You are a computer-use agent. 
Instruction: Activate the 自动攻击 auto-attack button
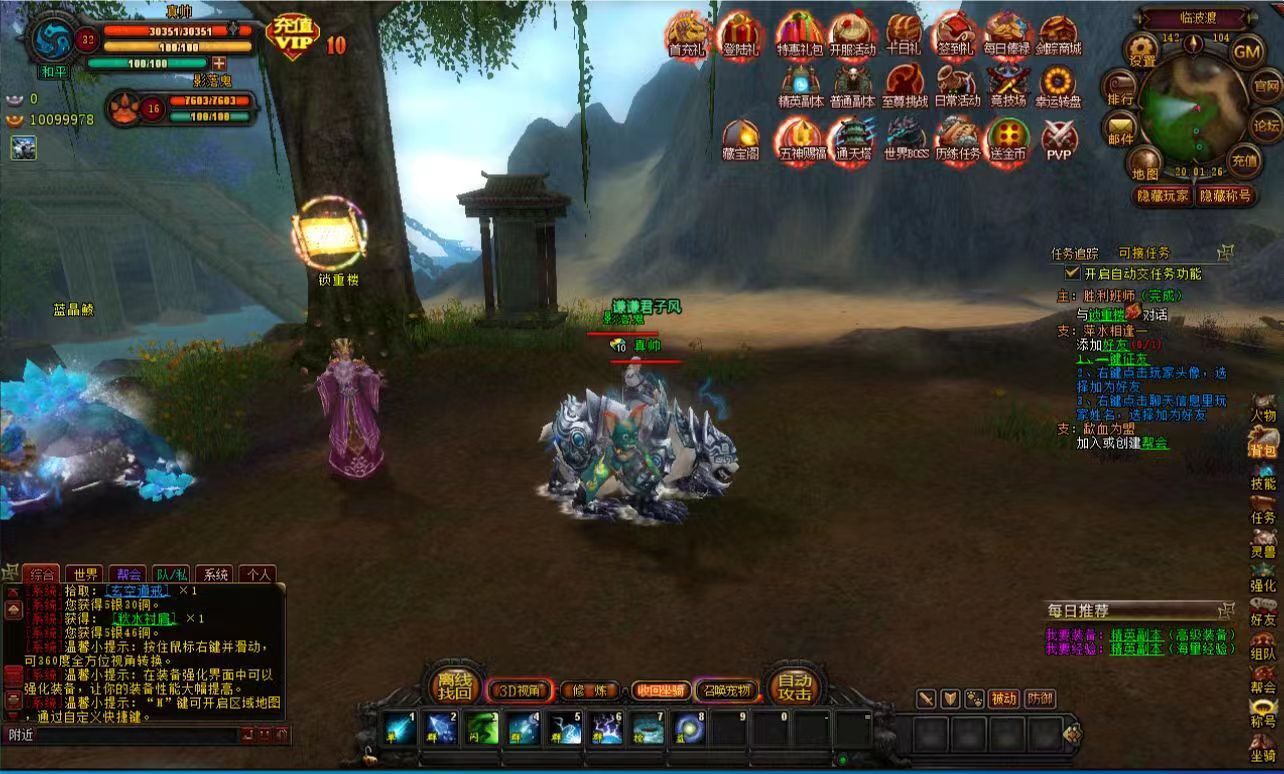point(795,687)
